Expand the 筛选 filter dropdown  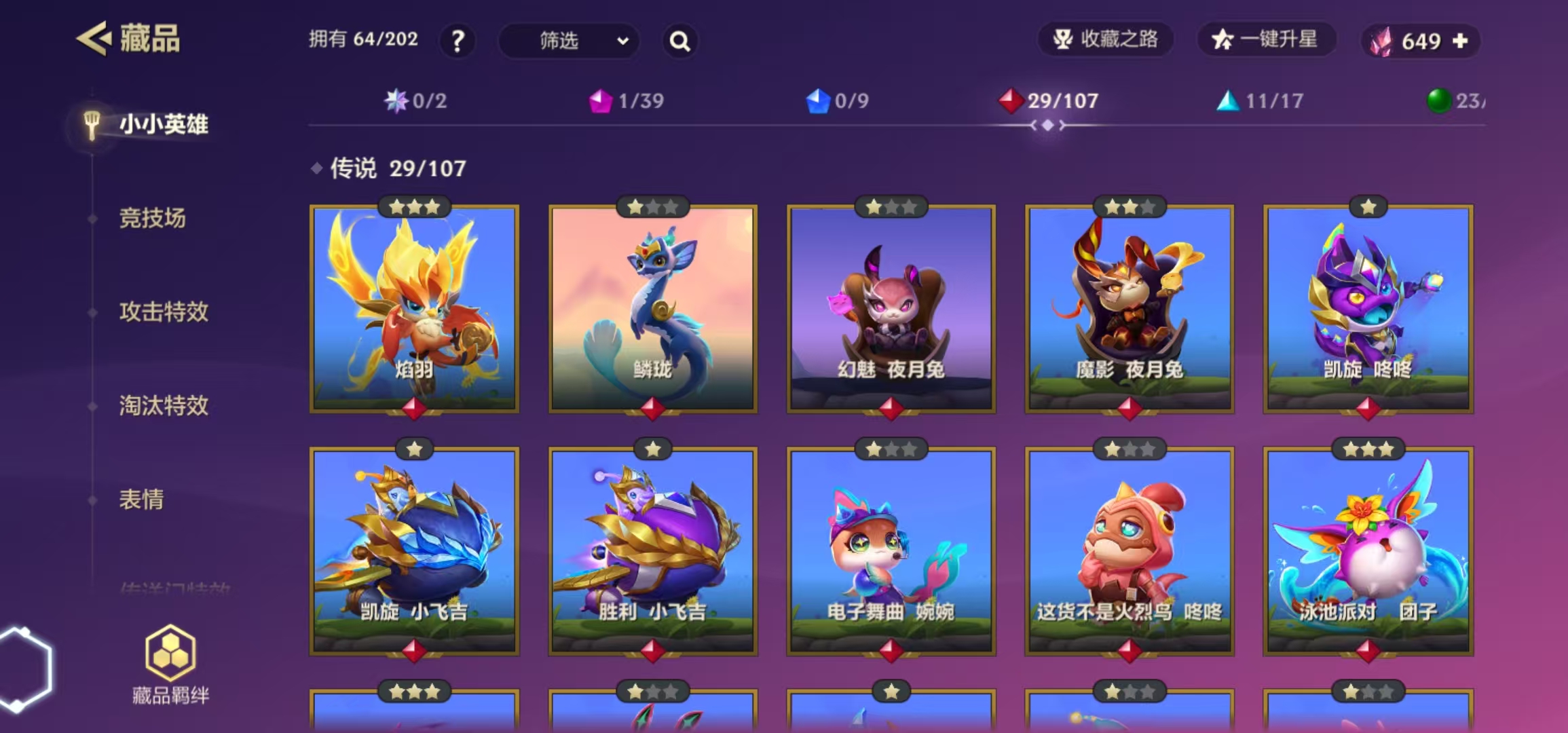[x=569, y=41]
